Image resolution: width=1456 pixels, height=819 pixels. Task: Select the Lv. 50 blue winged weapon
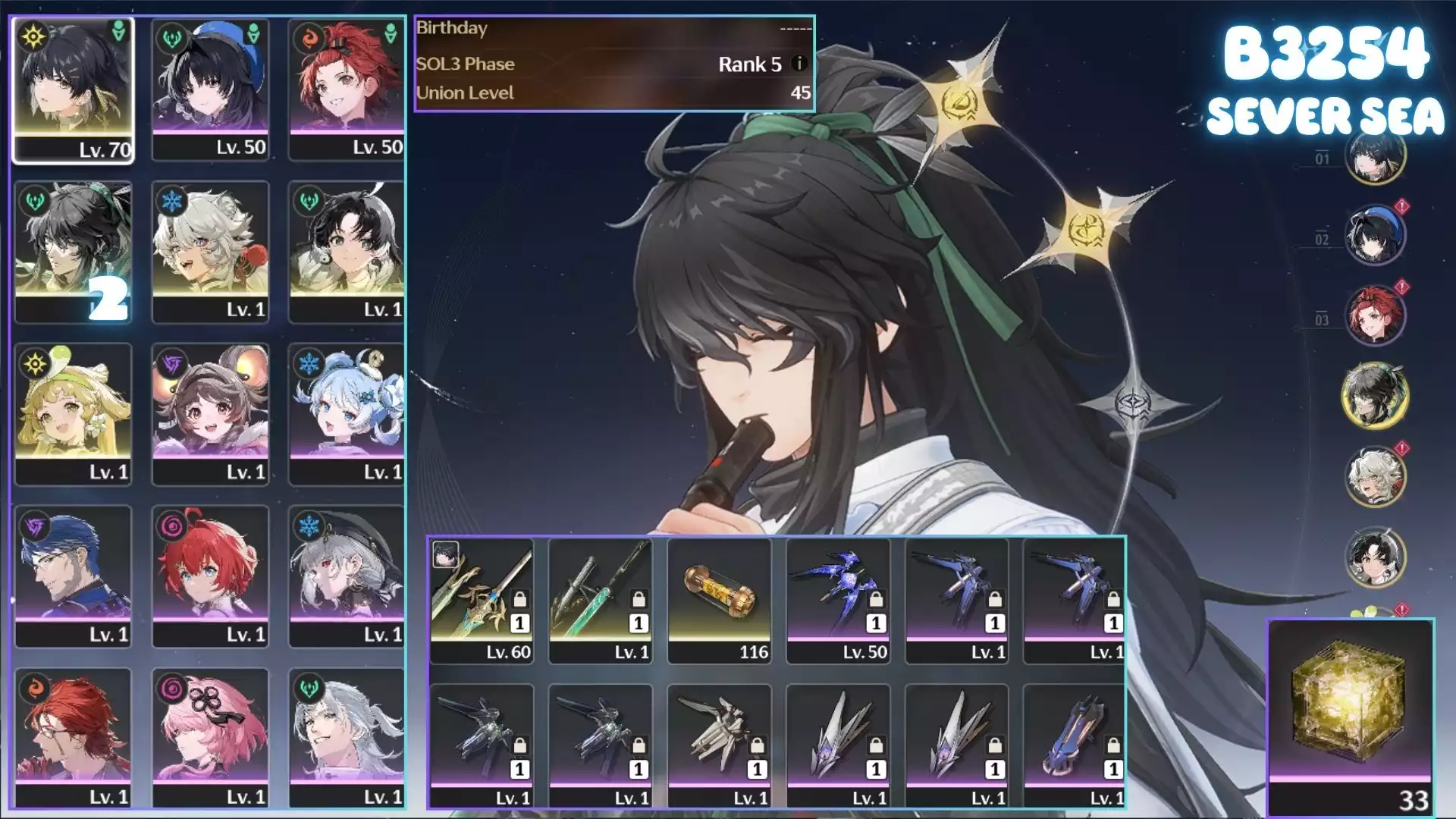tap(838, 601)
